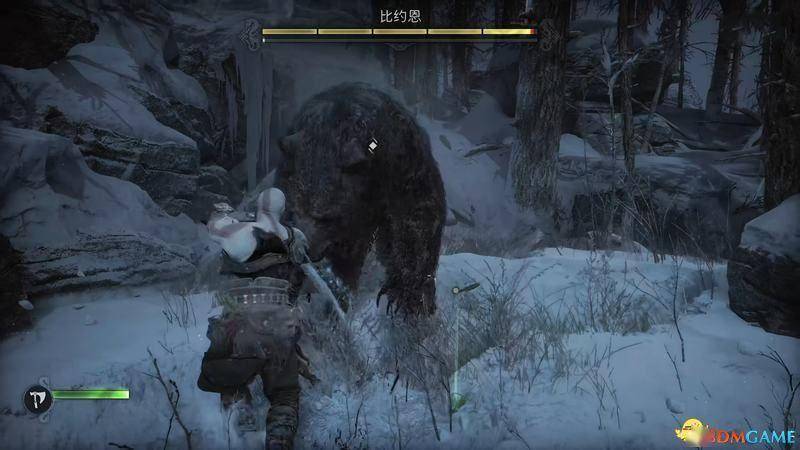800x450 pixels.
Task: Select the white lock-on marker on the bear
Action: point(372,146)
